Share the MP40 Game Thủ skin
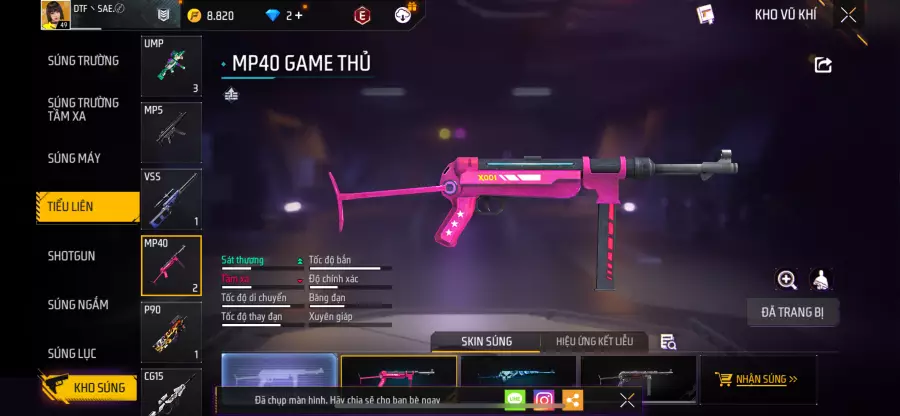Screen dimensions: 900x416 click(x=823, y=65)
